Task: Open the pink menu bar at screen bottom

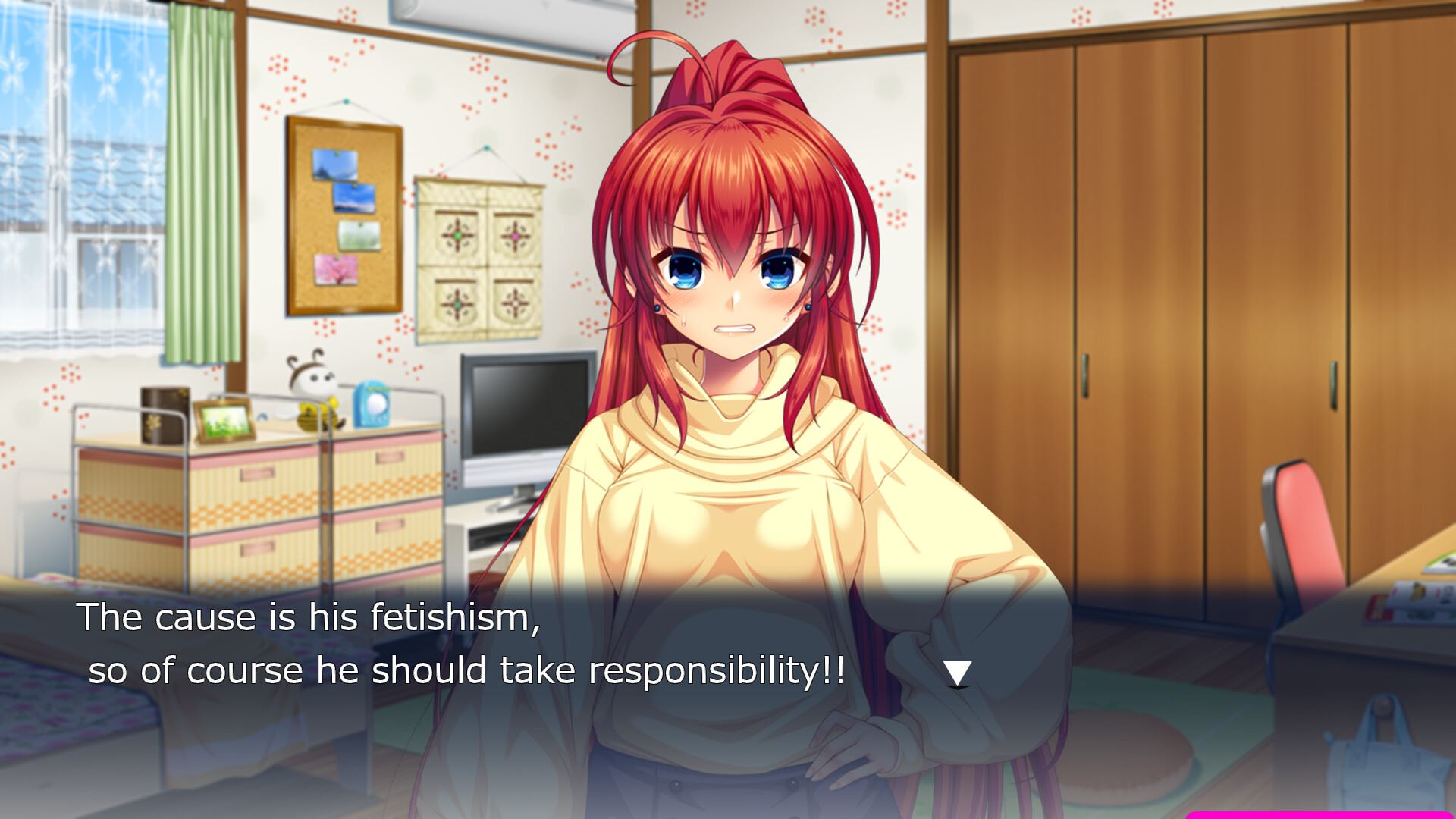Action: click(x=1319, y=814)
